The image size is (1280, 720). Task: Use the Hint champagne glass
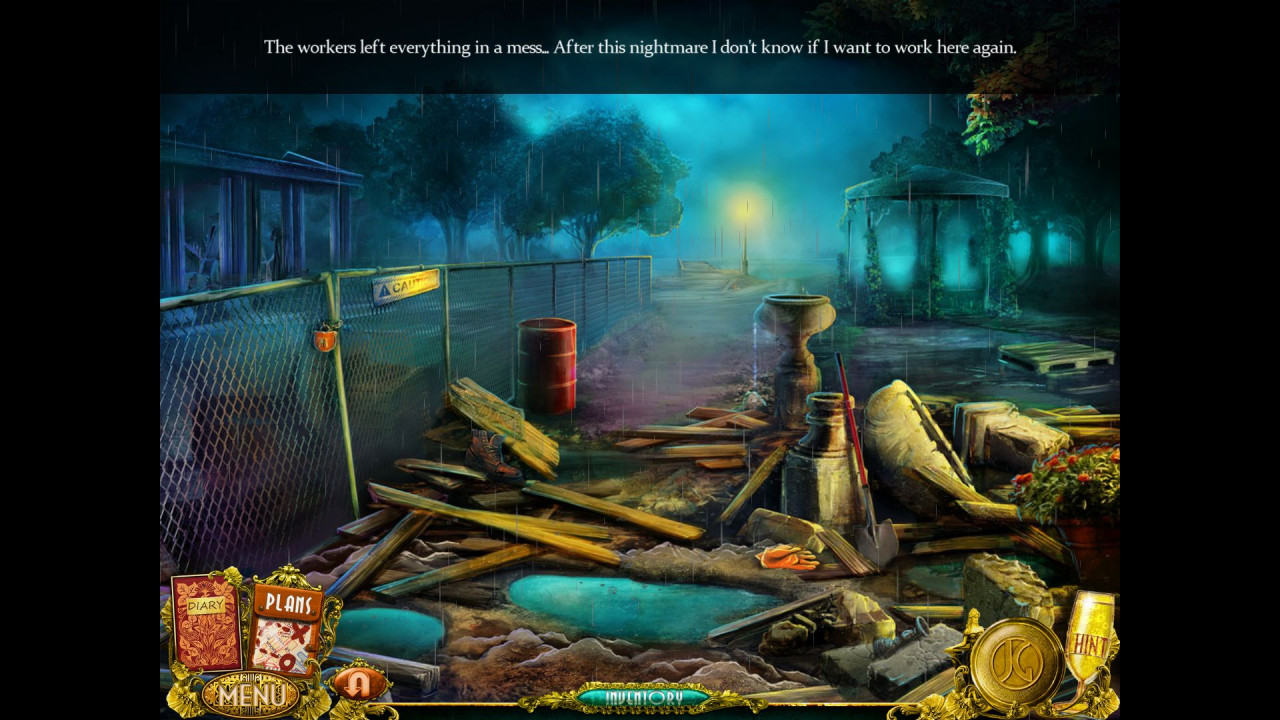(1088, 640)
